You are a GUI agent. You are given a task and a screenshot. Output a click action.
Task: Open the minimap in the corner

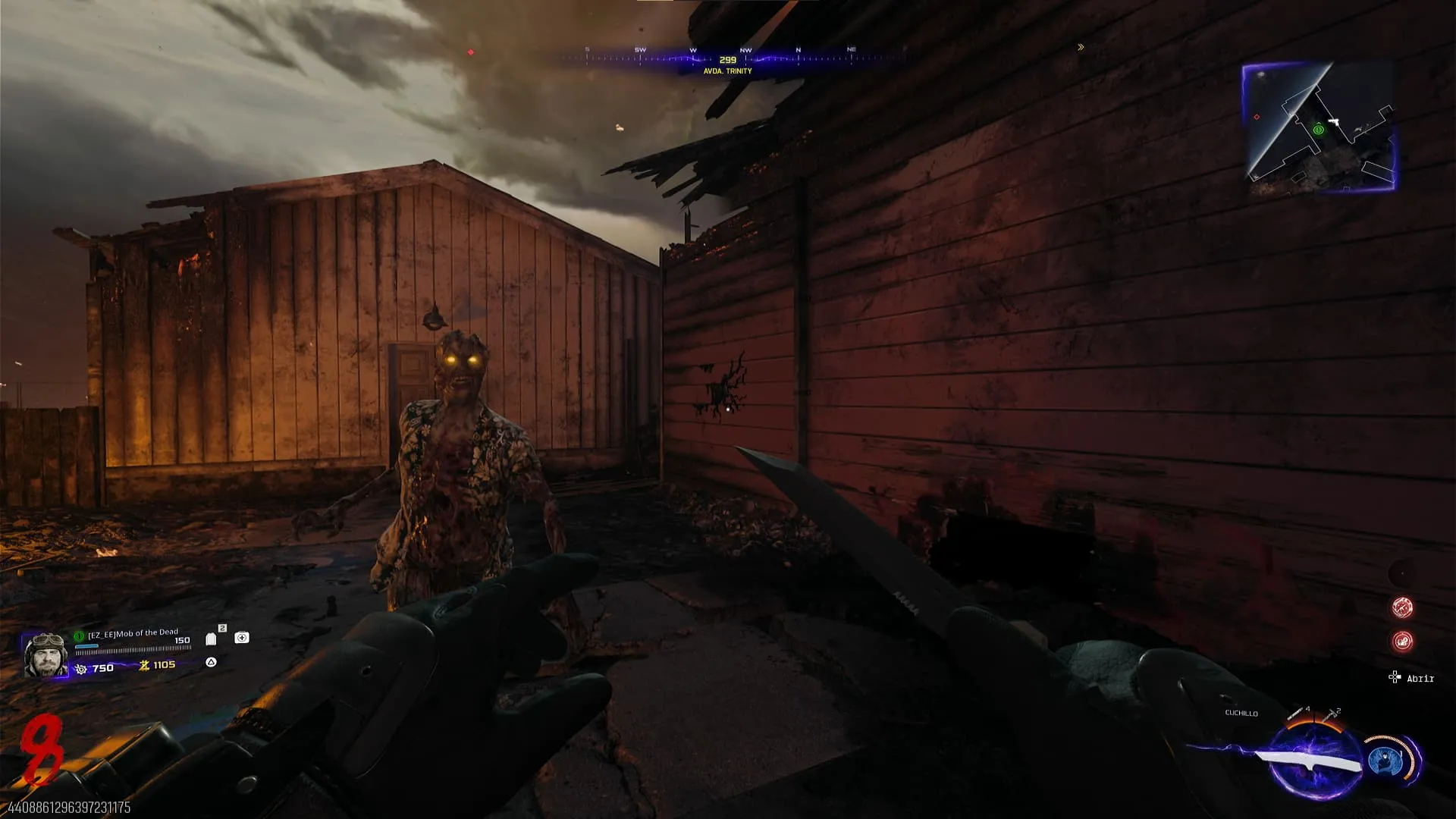[1319, 127]
